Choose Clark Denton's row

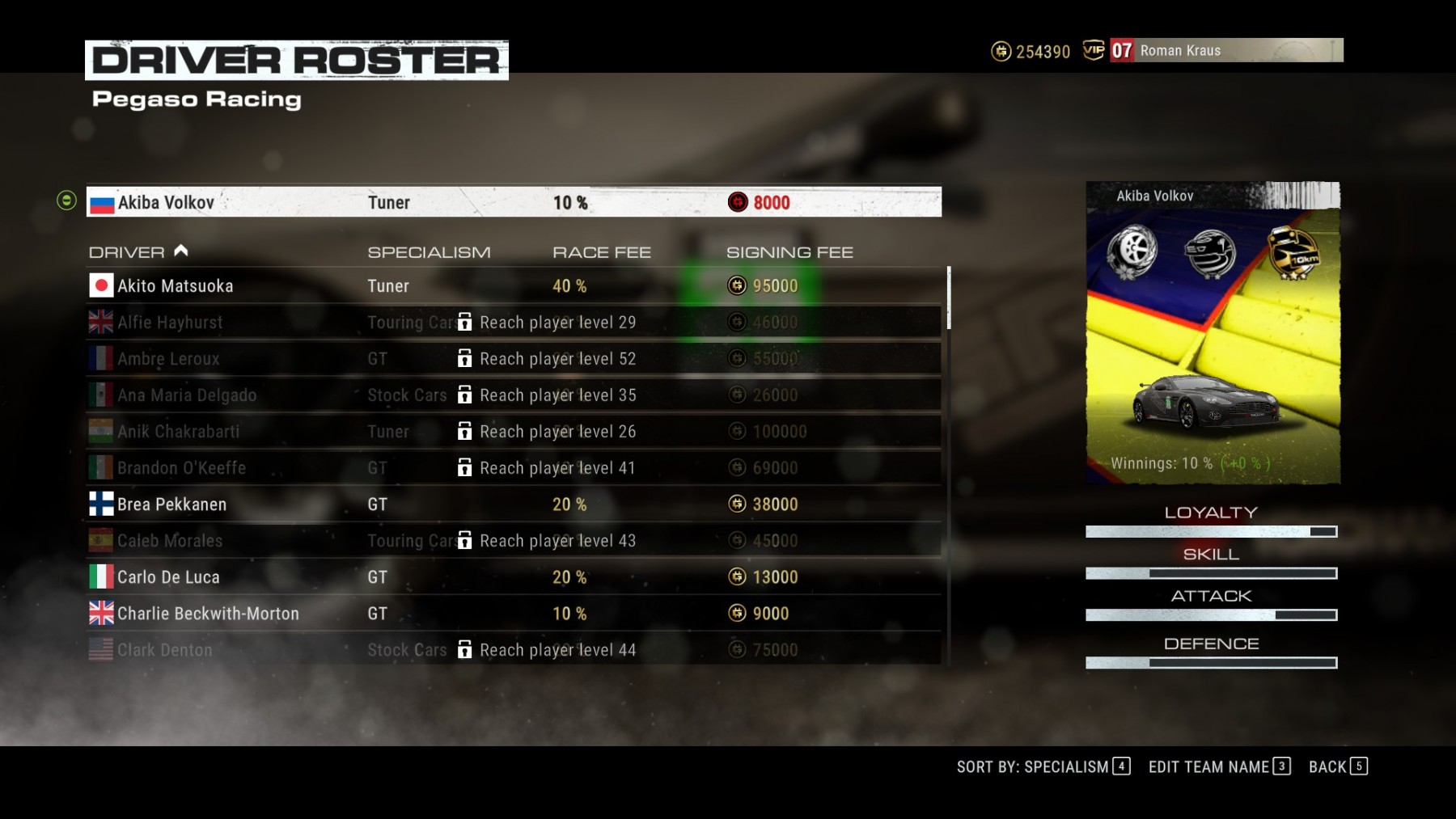pos(513,650)
